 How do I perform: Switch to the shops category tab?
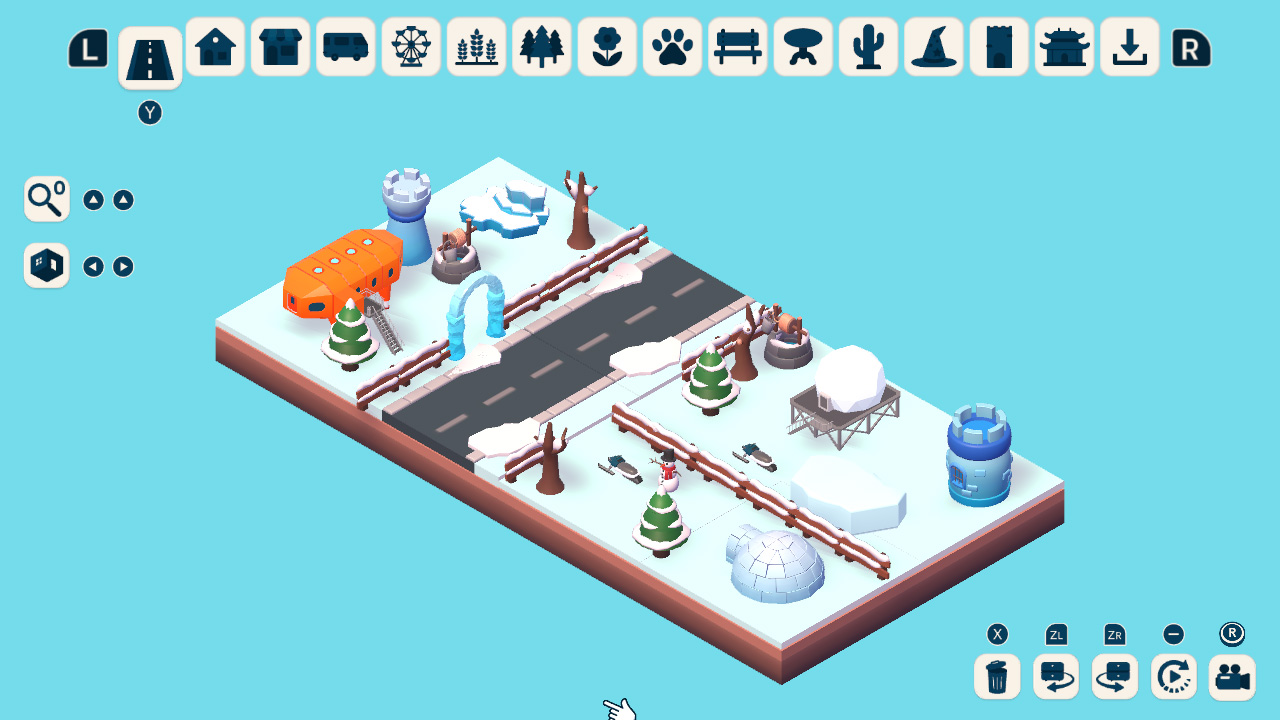[x=280, y=46]
